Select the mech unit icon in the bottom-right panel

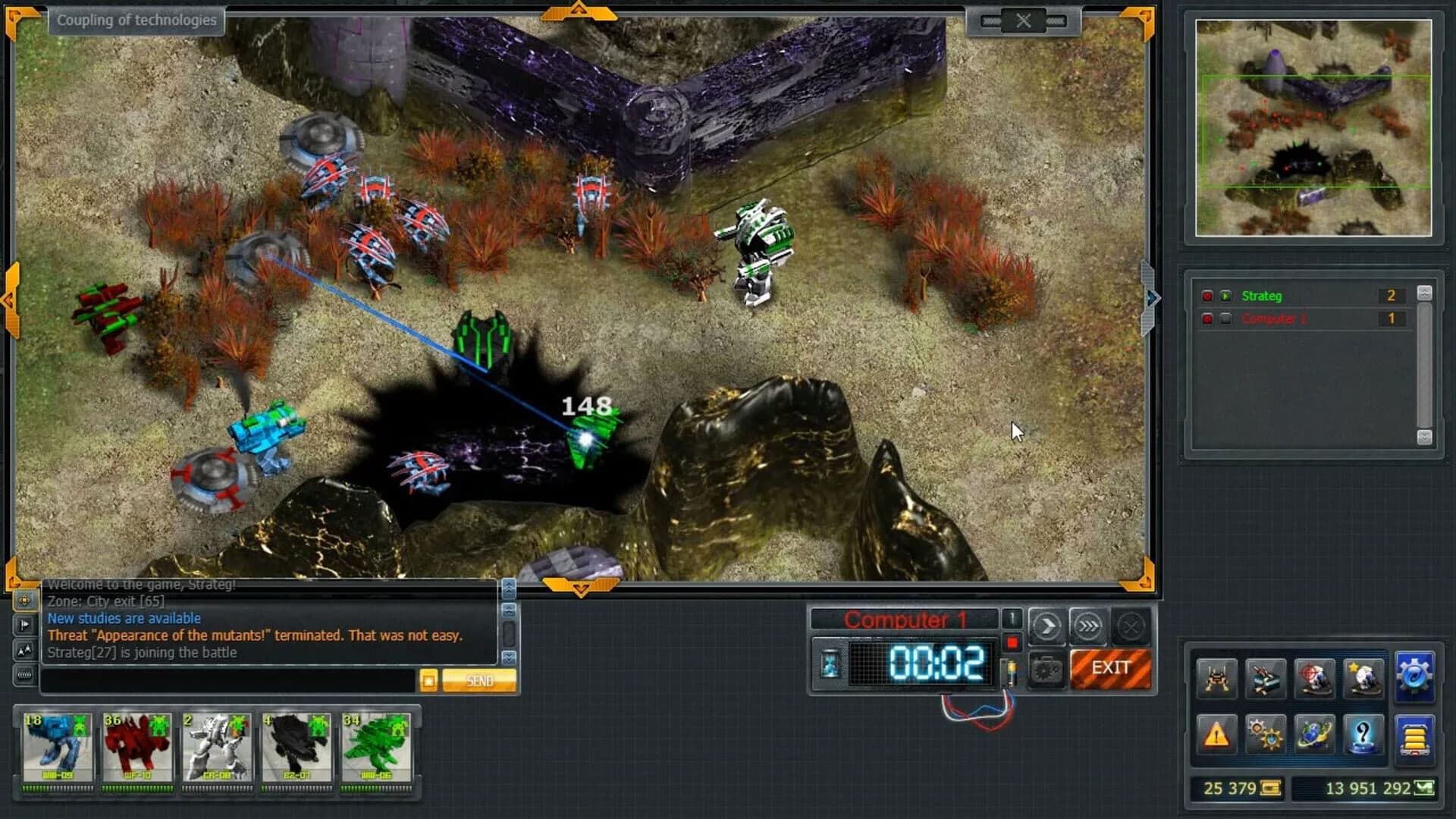coord(1217,678)
